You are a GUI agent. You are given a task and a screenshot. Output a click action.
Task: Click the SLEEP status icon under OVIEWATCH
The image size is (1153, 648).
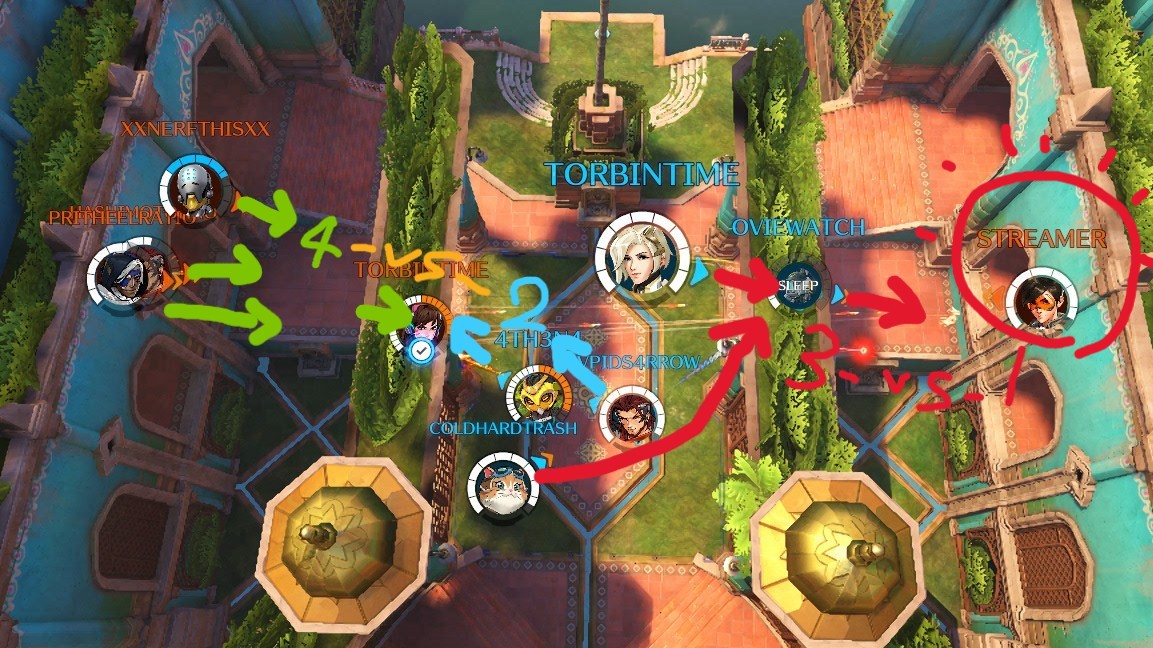pos(799,287)
